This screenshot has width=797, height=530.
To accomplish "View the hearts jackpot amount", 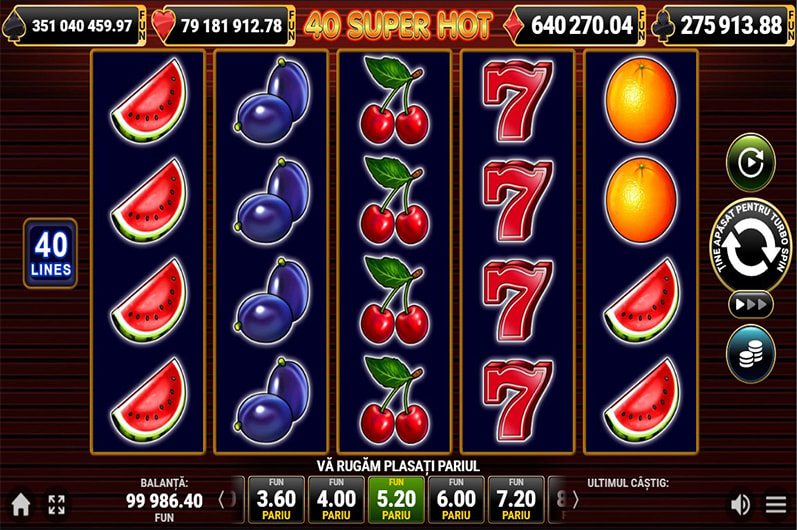I will [231, 25].
